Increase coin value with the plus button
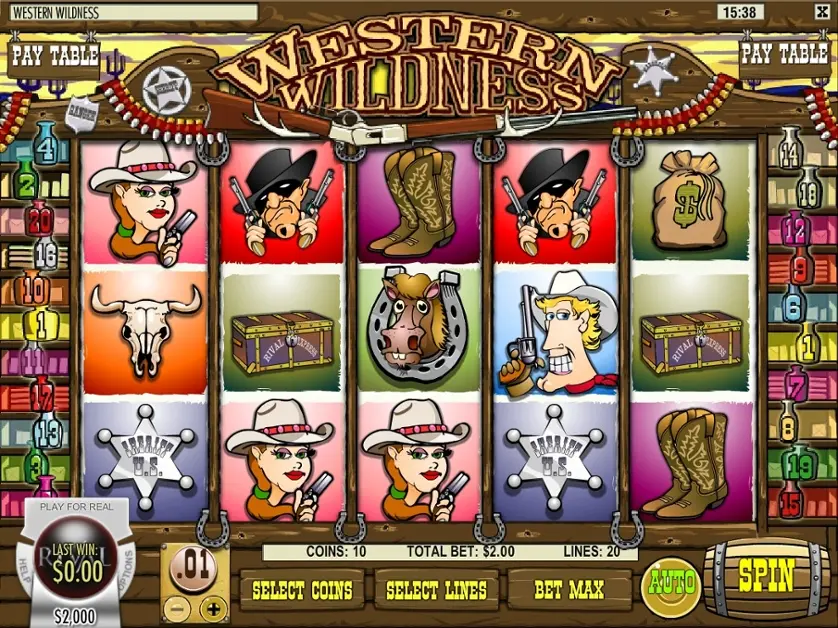Viewport: 838px width, 628px height. tap(213, 607)
